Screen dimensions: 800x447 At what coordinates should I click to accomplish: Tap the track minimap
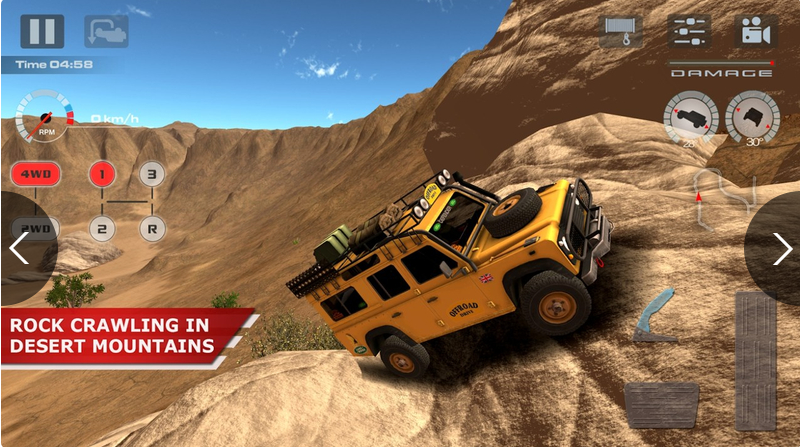[724, 192]
